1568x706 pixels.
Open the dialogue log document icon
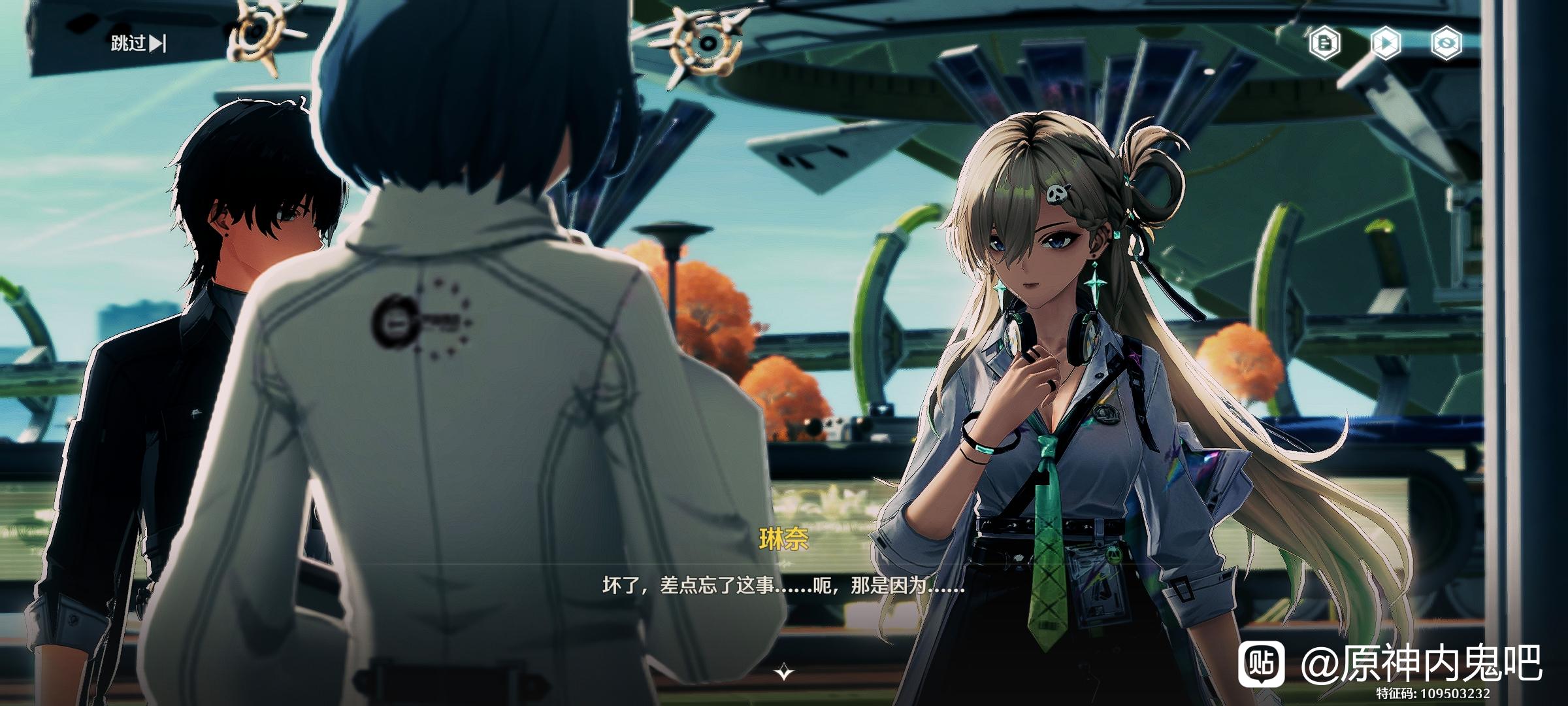coord(1325,44)
